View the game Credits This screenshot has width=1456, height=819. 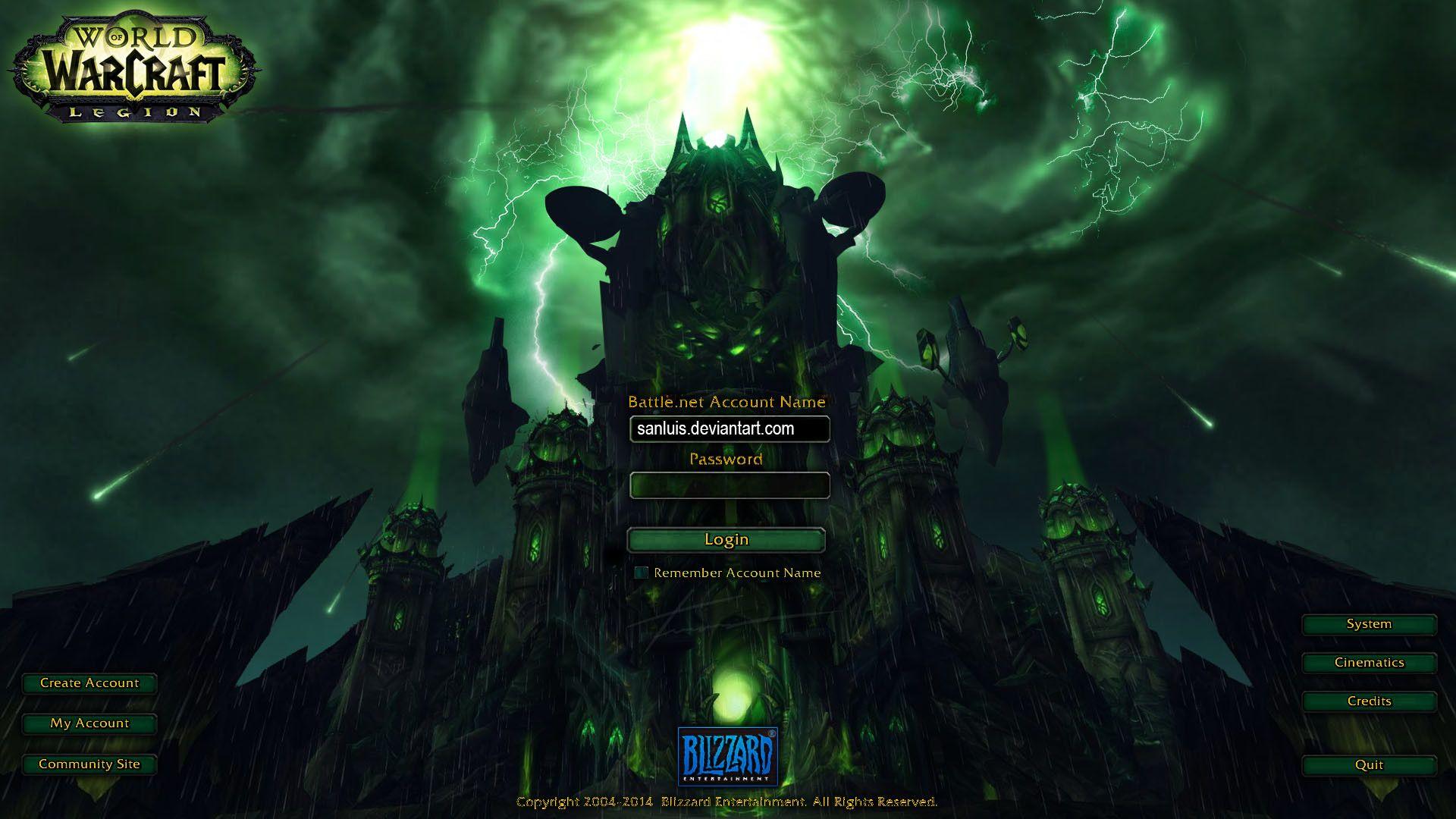(x=1368, y=701)
